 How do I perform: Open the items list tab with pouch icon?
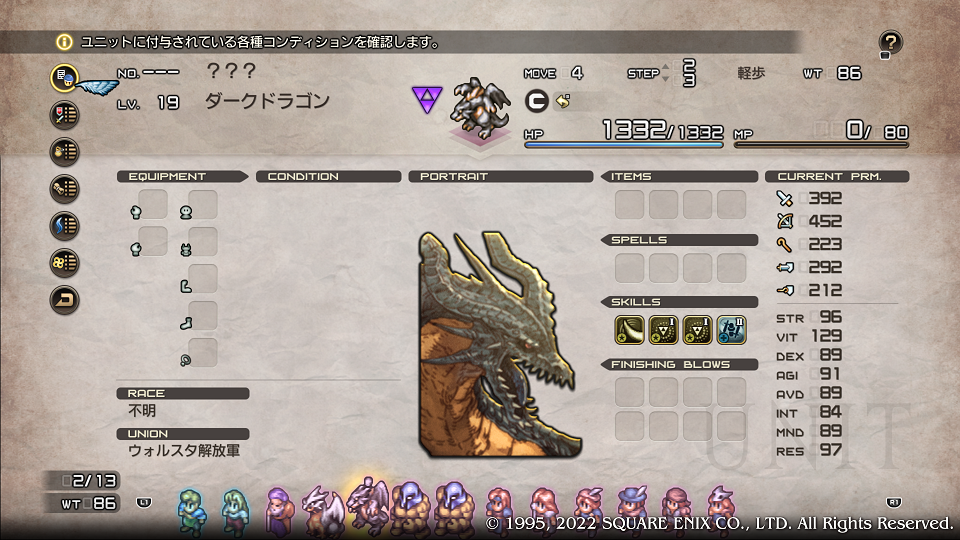coord(65,151)
